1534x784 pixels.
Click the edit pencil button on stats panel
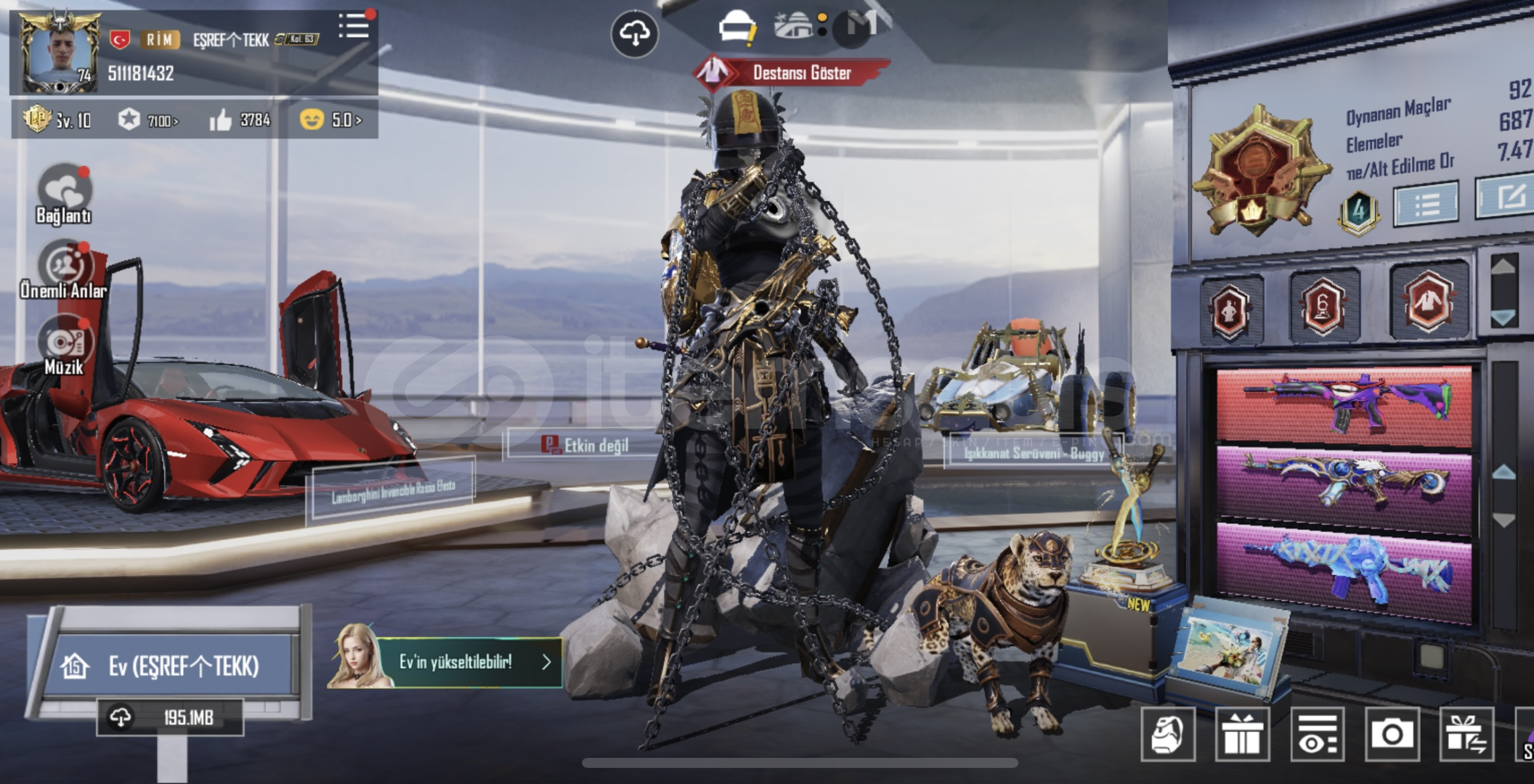(x=1509, y=196)
